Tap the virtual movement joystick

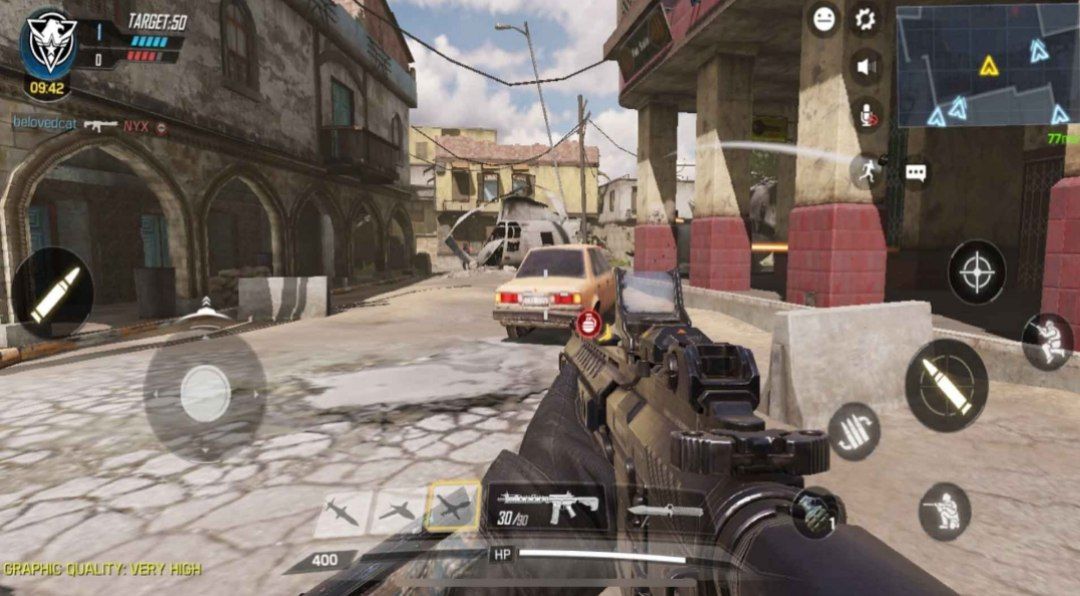(x=205, y=392)
